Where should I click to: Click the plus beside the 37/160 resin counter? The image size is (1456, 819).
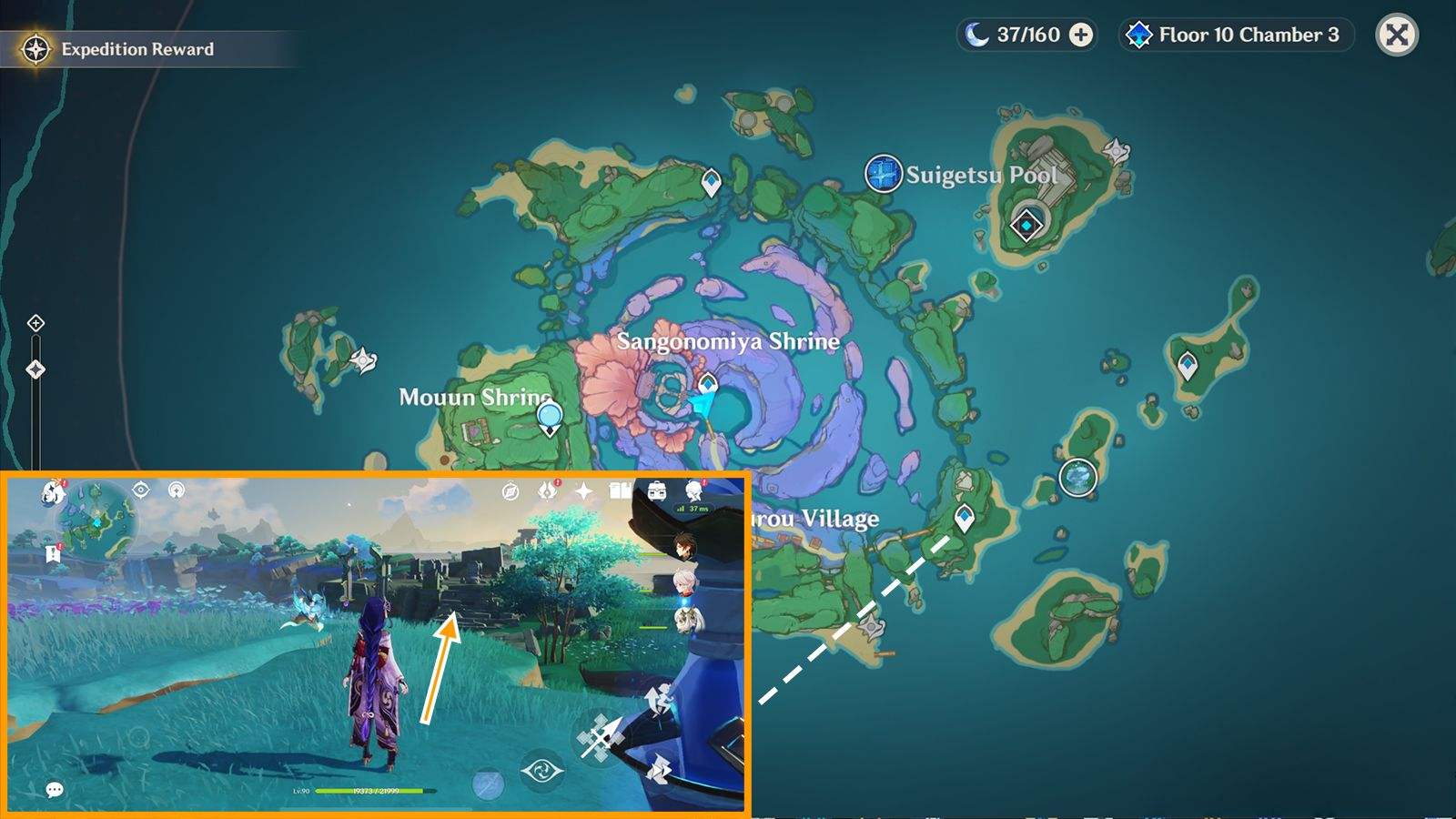[x=1079, y=36]
